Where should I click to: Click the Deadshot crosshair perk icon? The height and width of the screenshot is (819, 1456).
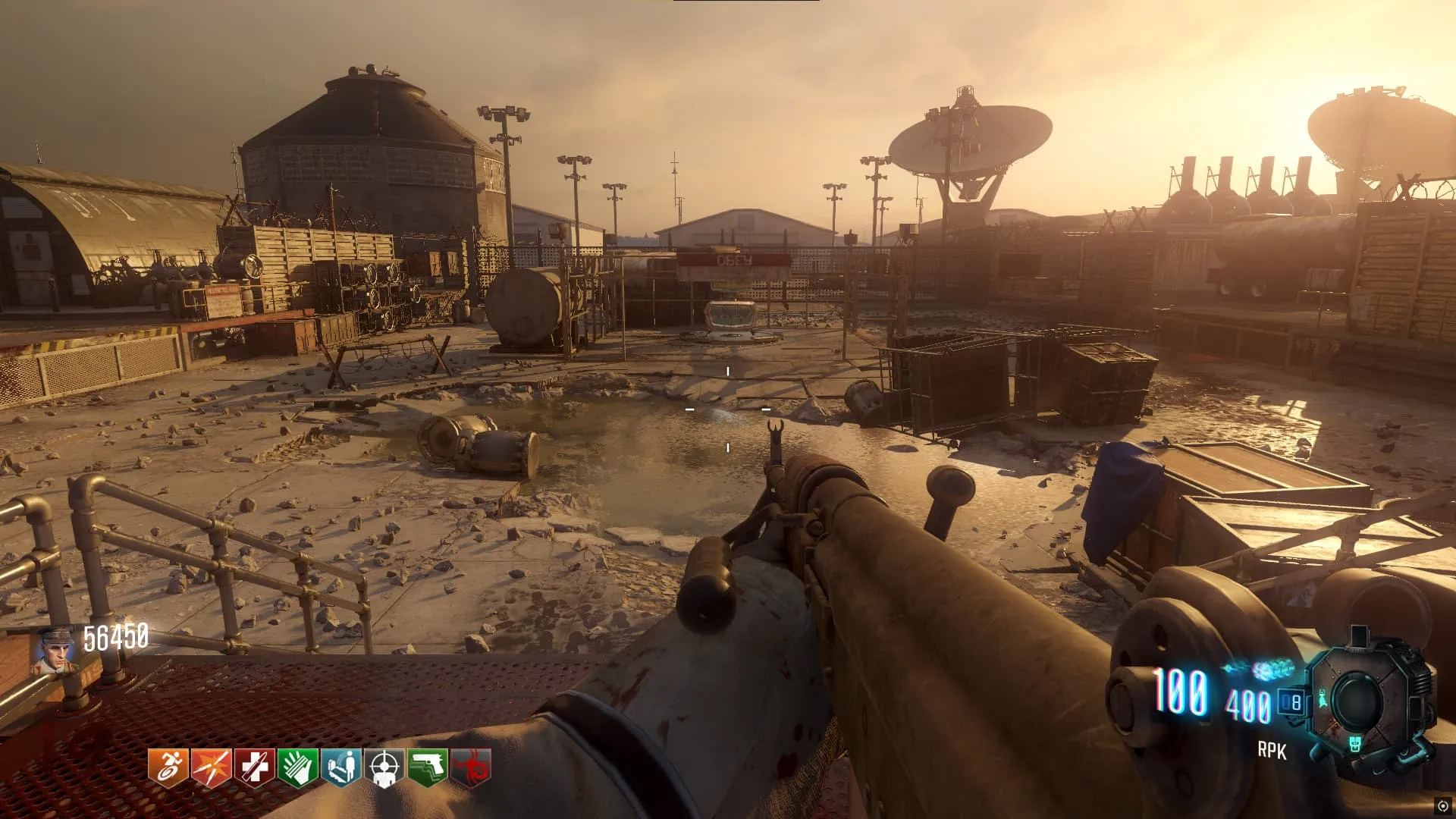point(385,767)
